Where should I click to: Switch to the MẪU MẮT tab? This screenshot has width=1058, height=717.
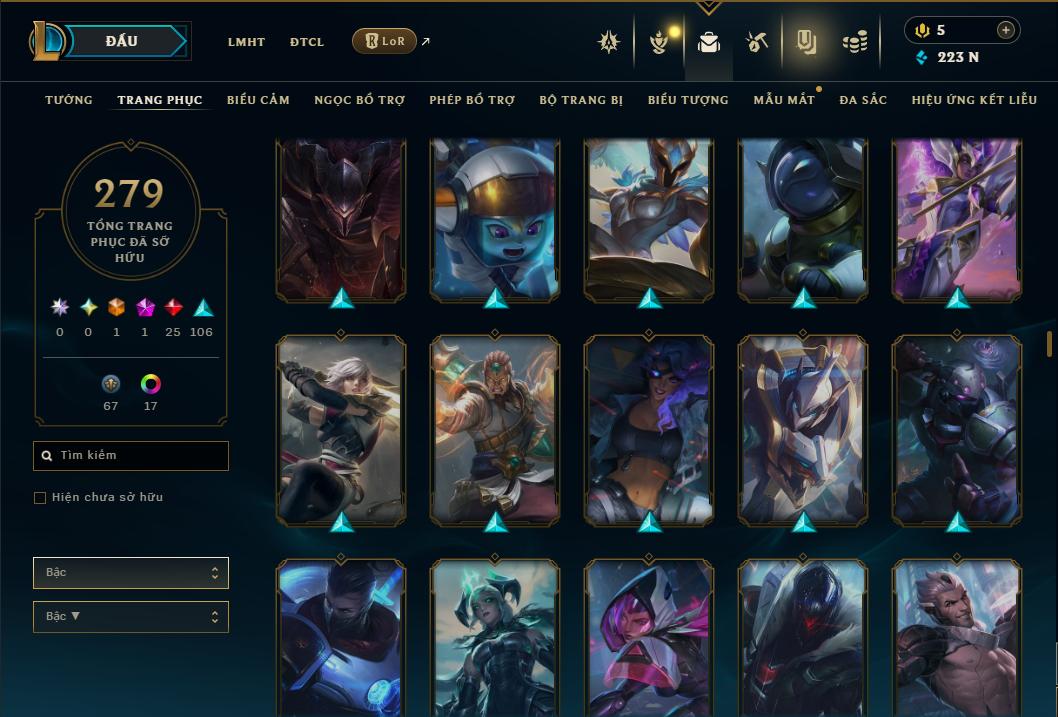(x=784, y=100)
